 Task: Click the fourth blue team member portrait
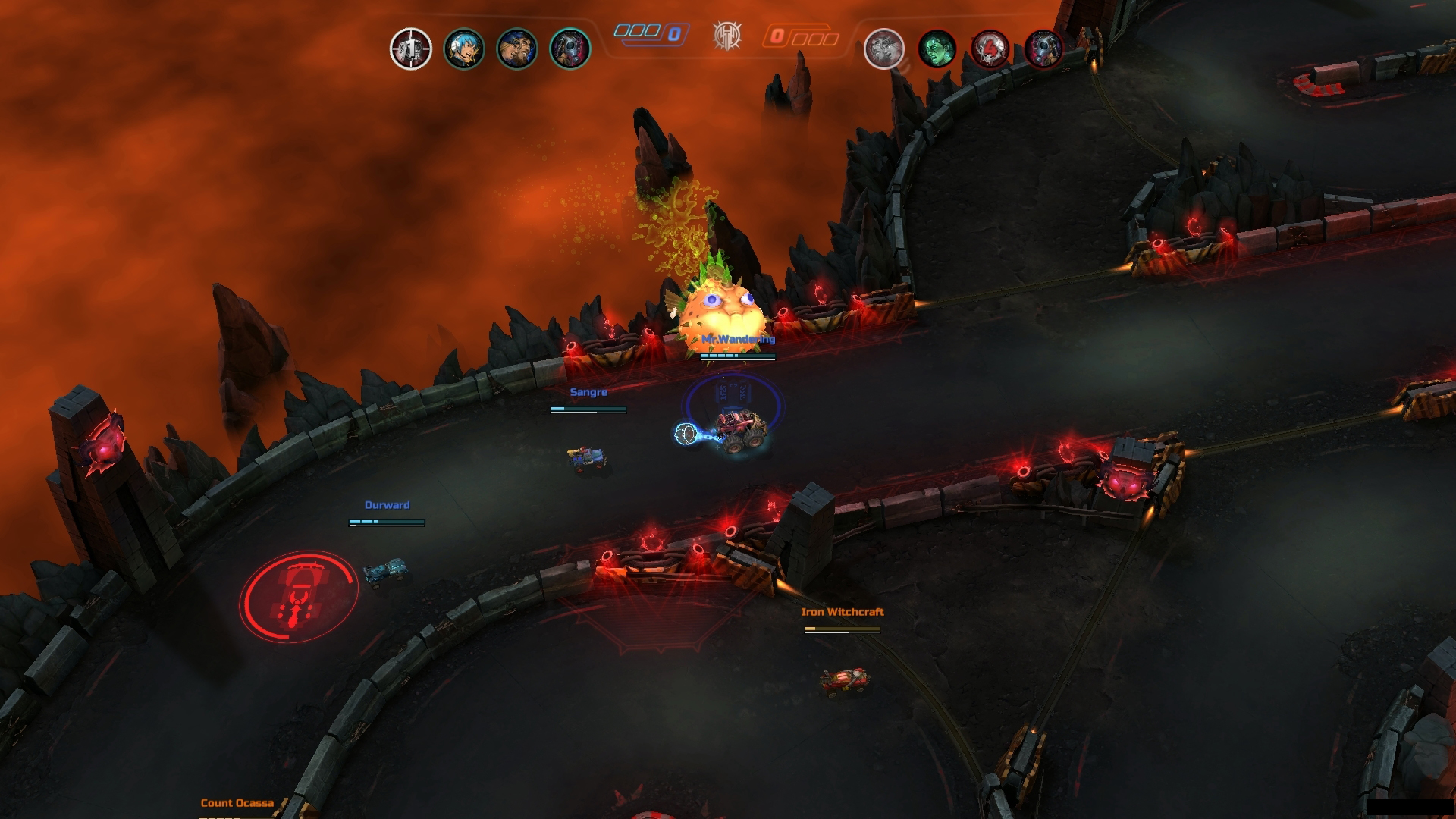569,48
